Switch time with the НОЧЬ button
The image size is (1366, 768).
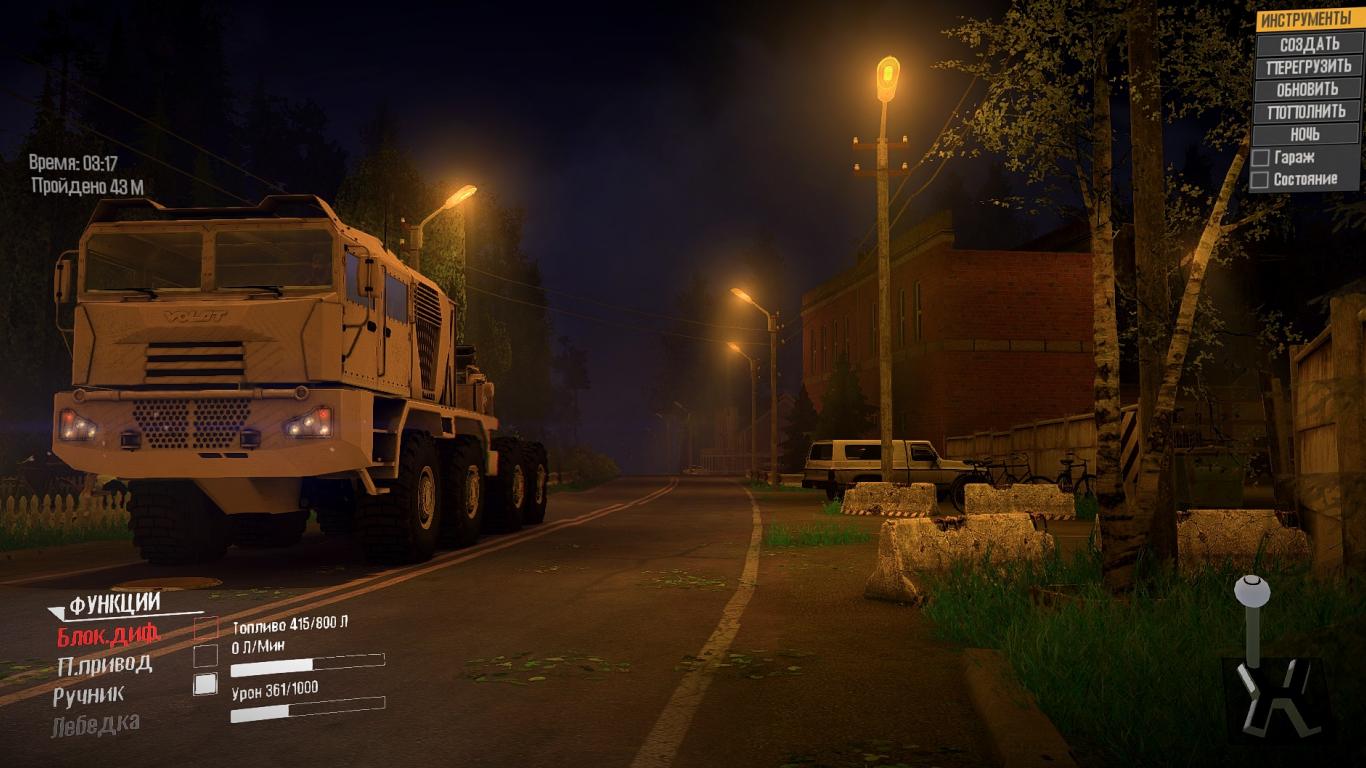click(x=1305, y=134)
